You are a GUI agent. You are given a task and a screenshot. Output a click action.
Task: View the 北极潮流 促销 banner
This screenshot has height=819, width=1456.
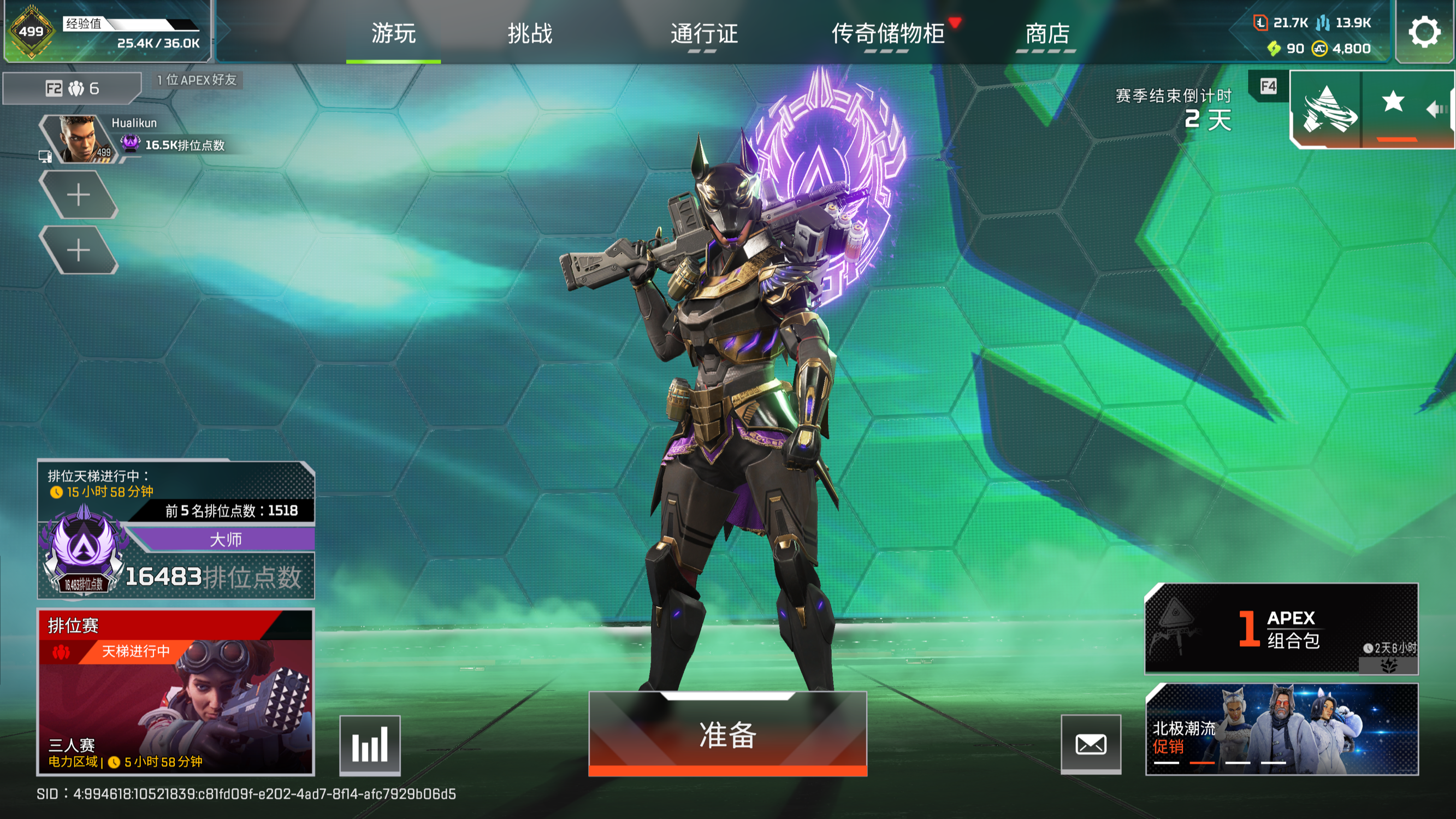1281,728
